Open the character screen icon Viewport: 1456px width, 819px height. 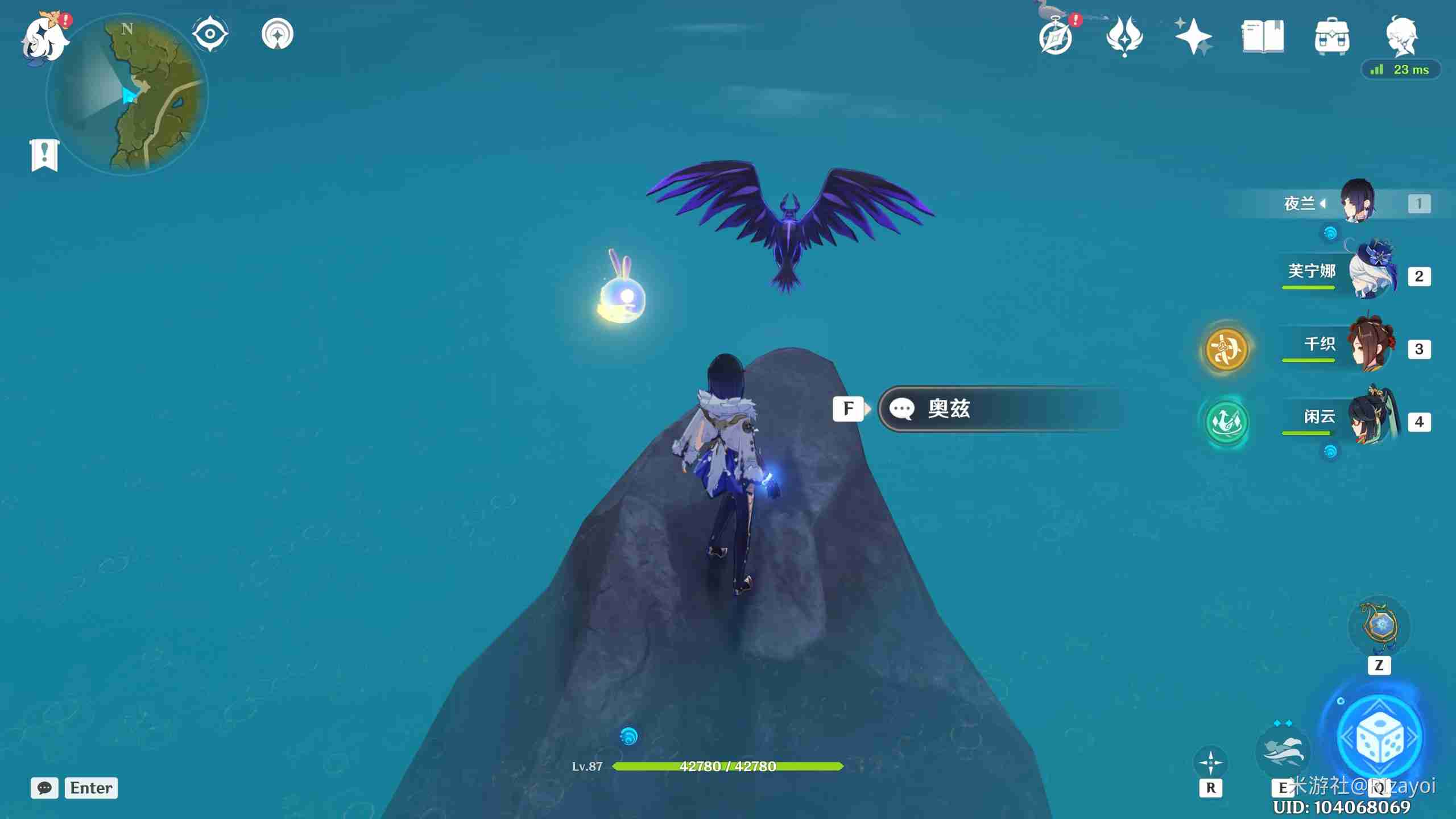point(1401,36)
